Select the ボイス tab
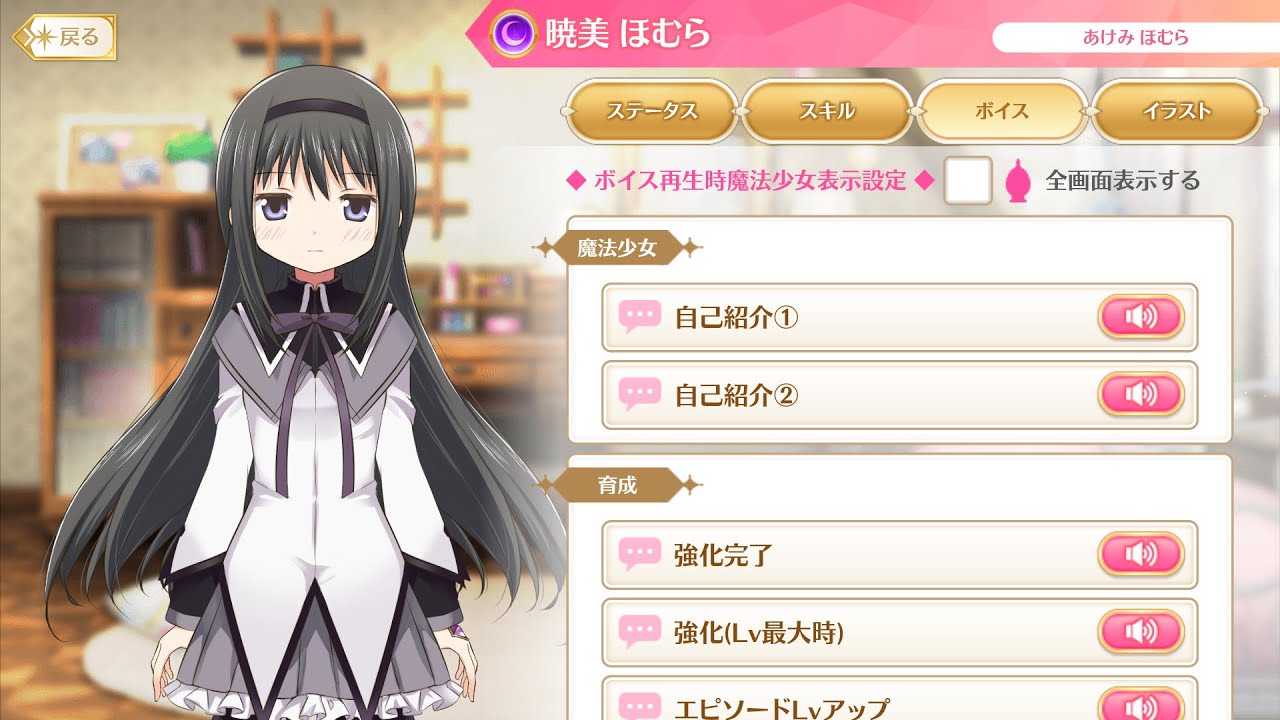This screenshot has width=1280, height=720. [x=1002, y=111]
